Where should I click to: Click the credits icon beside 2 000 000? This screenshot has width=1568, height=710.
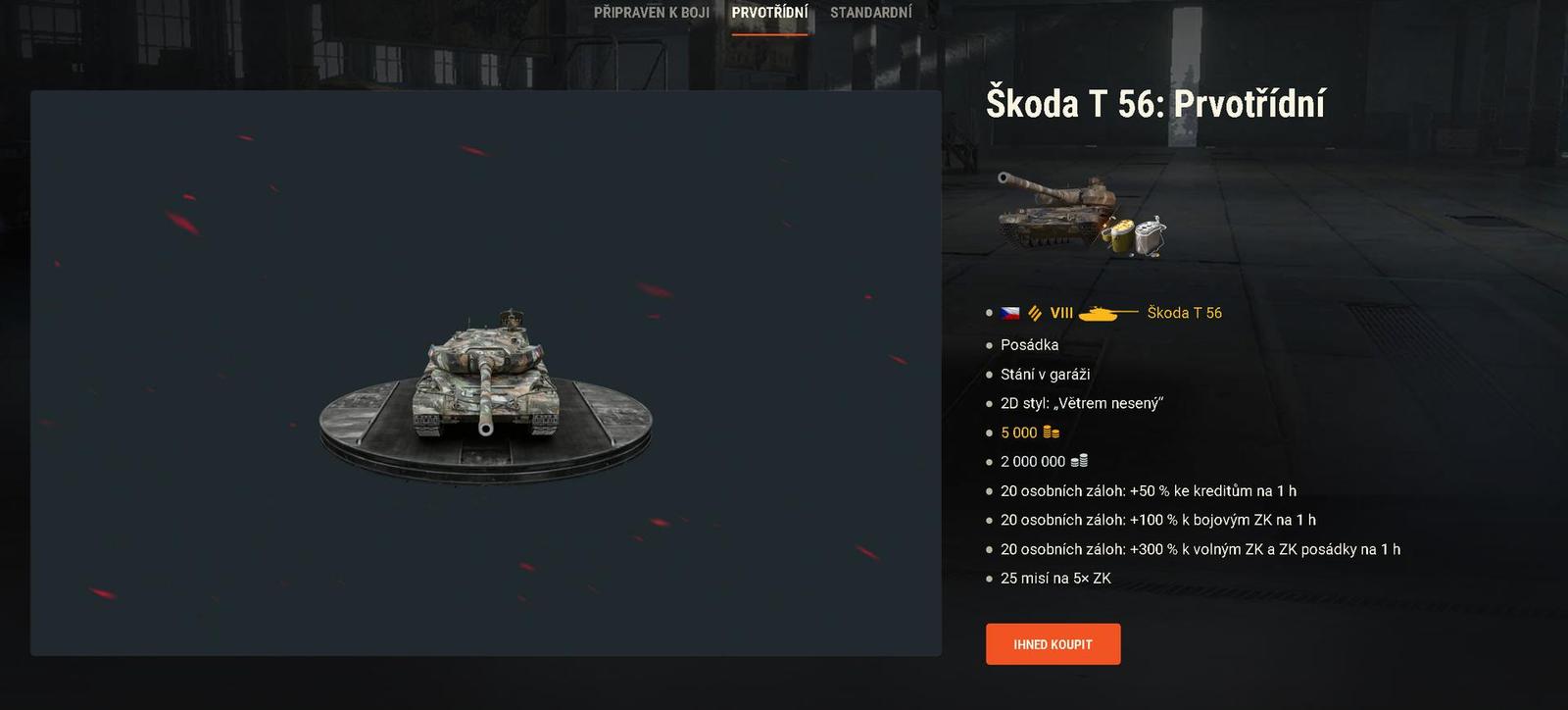point(1079,461)
